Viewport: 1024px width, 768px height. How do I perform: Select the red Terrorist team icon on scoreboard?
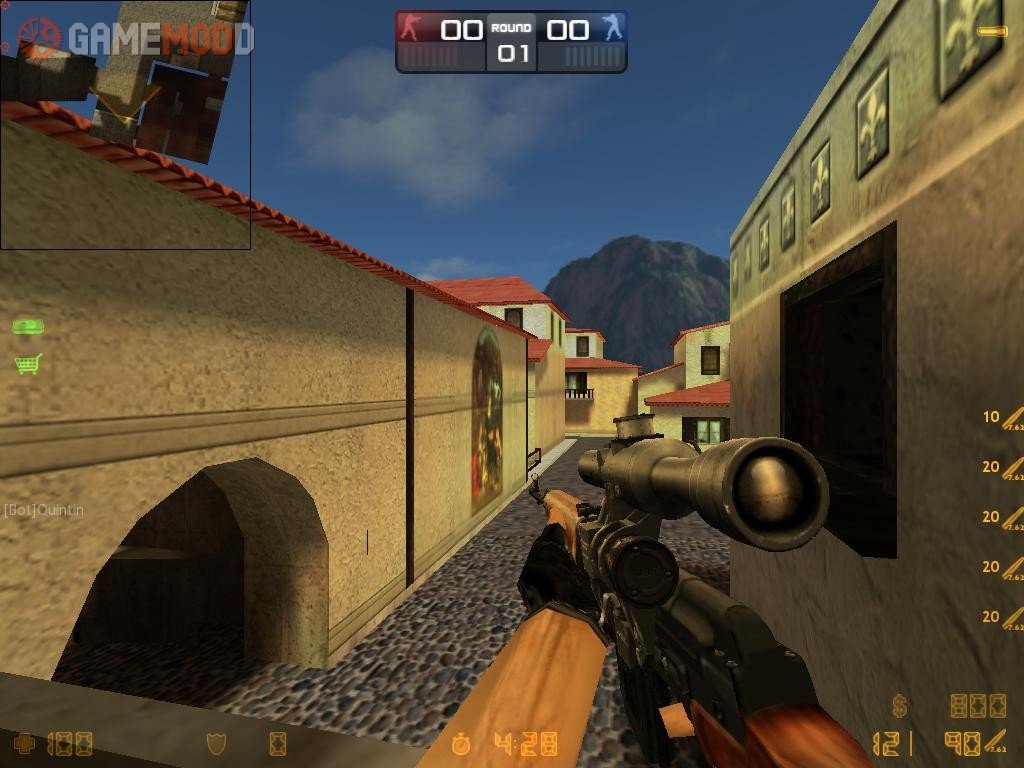(x=411, y=28)
